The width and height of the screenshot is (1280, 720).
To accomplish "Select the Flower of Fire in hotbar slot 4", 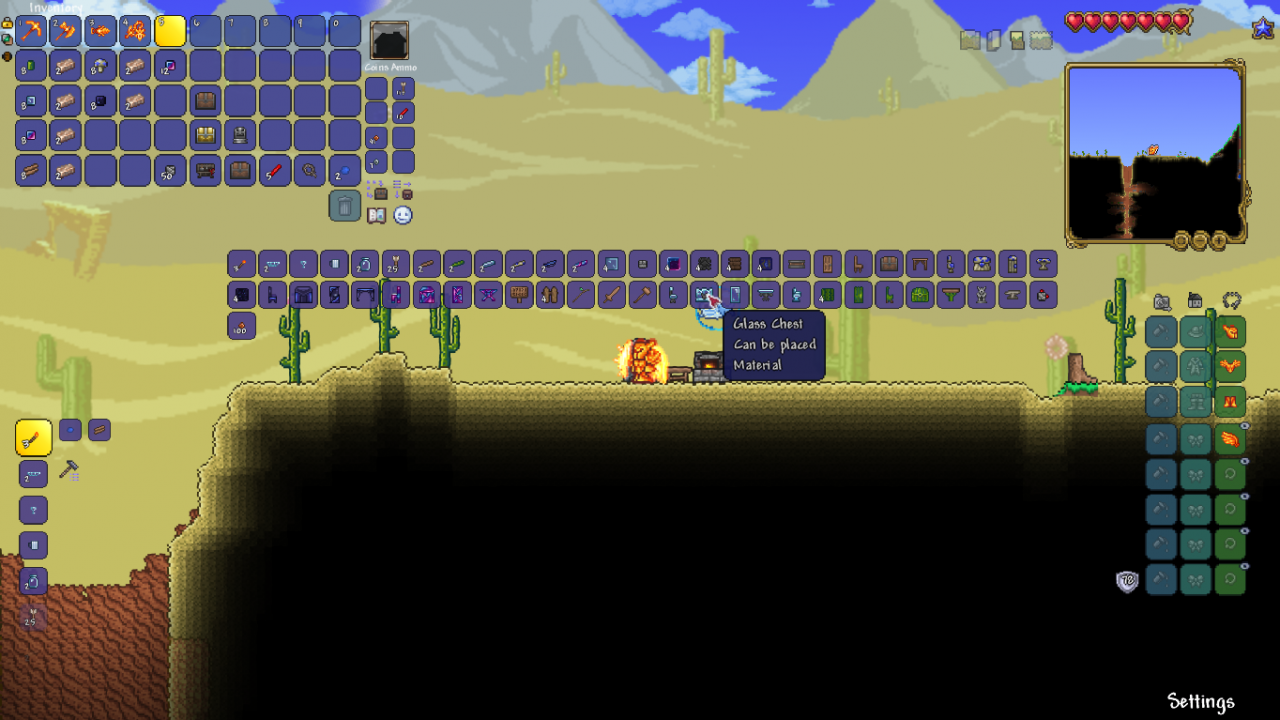I will tap(135, 31).
